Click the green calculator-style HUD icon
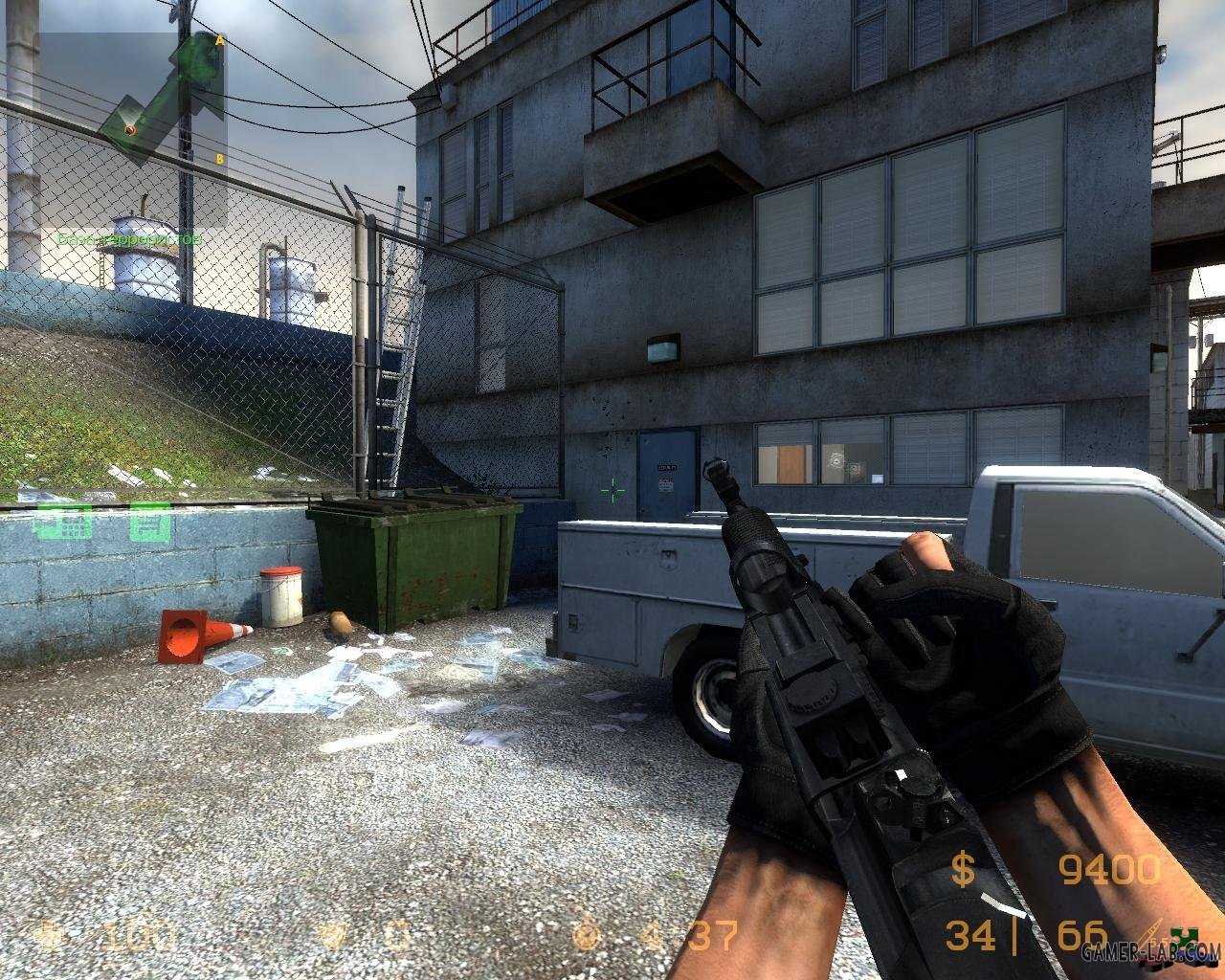Viewport: 1225px width, 980px height. (61, 523)
